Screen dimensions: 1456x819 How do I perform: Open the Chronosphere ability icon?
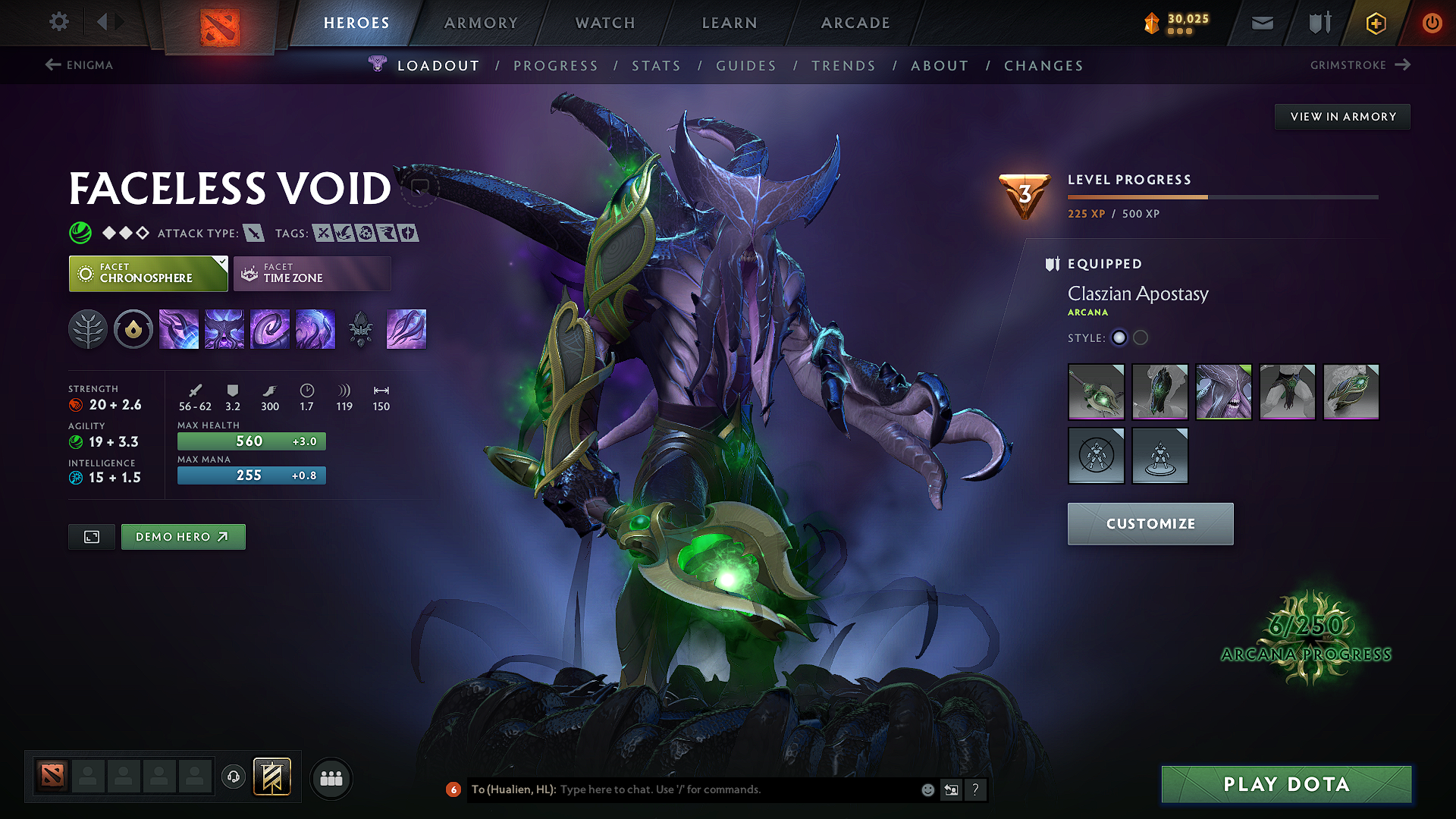coord(315,328)
